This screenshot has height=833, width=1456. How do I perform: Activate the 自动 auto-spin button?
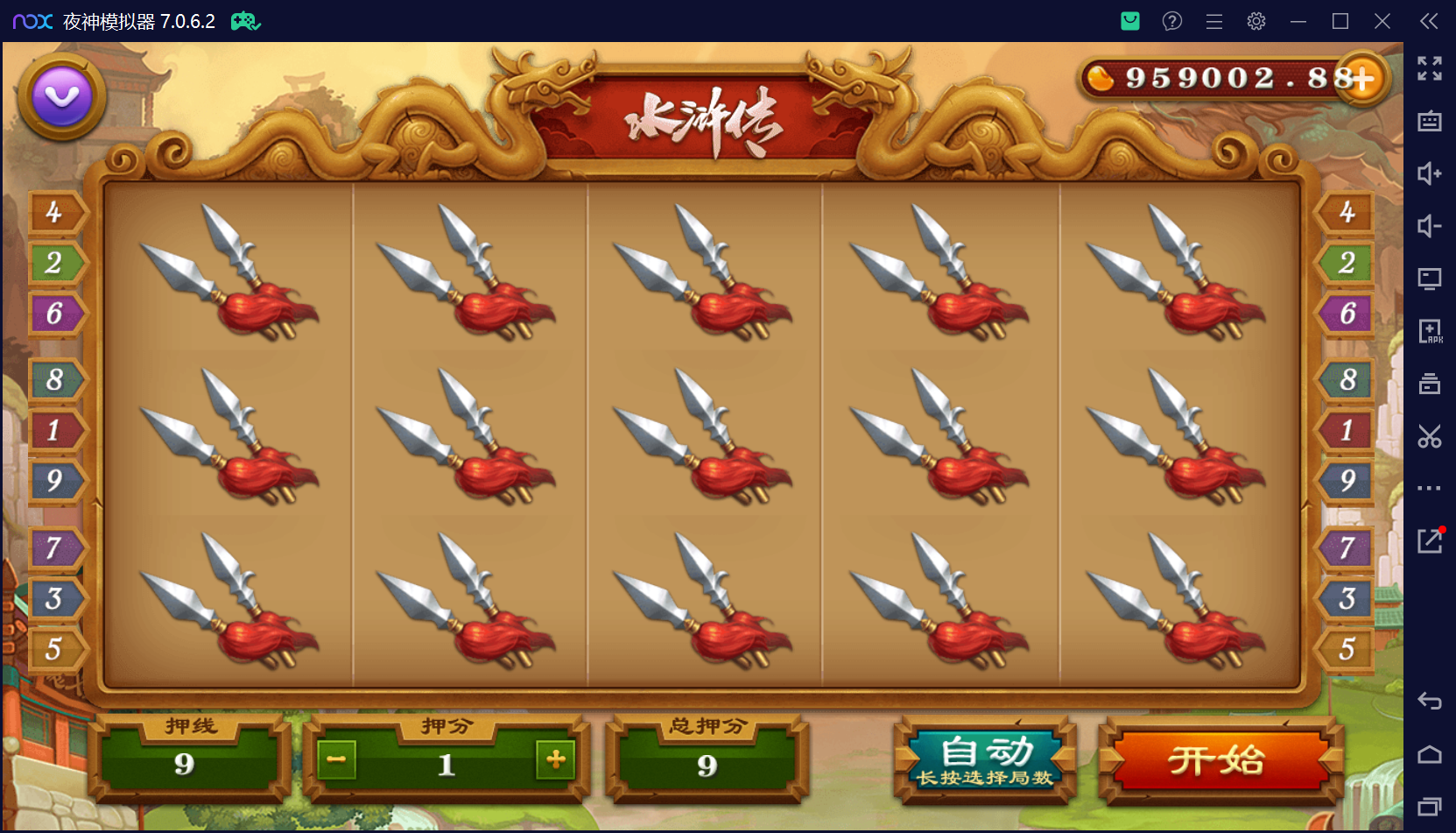click(986, 760)
